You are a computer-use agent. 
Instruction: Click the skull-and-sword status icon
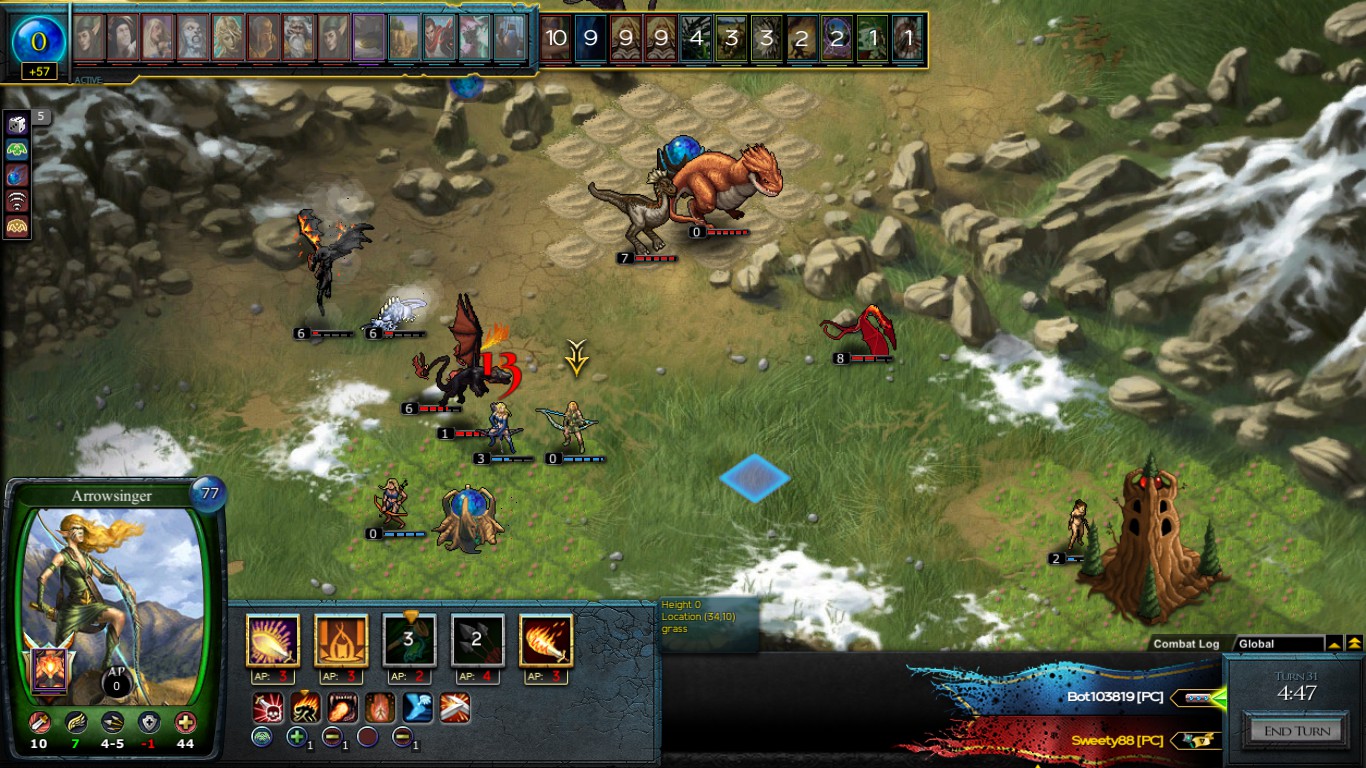click(267, 708)
